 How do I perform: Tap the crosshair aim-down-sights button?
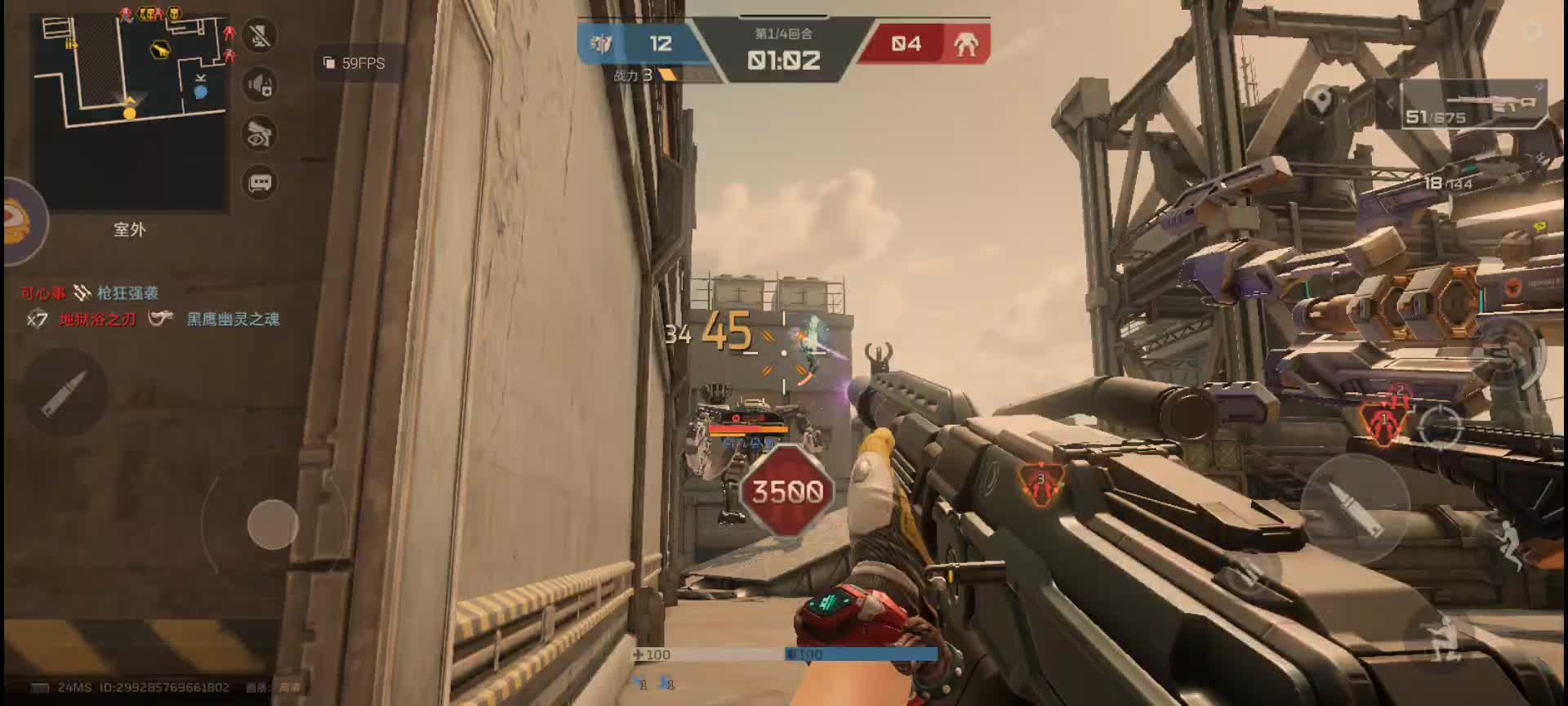(1439, 425)
